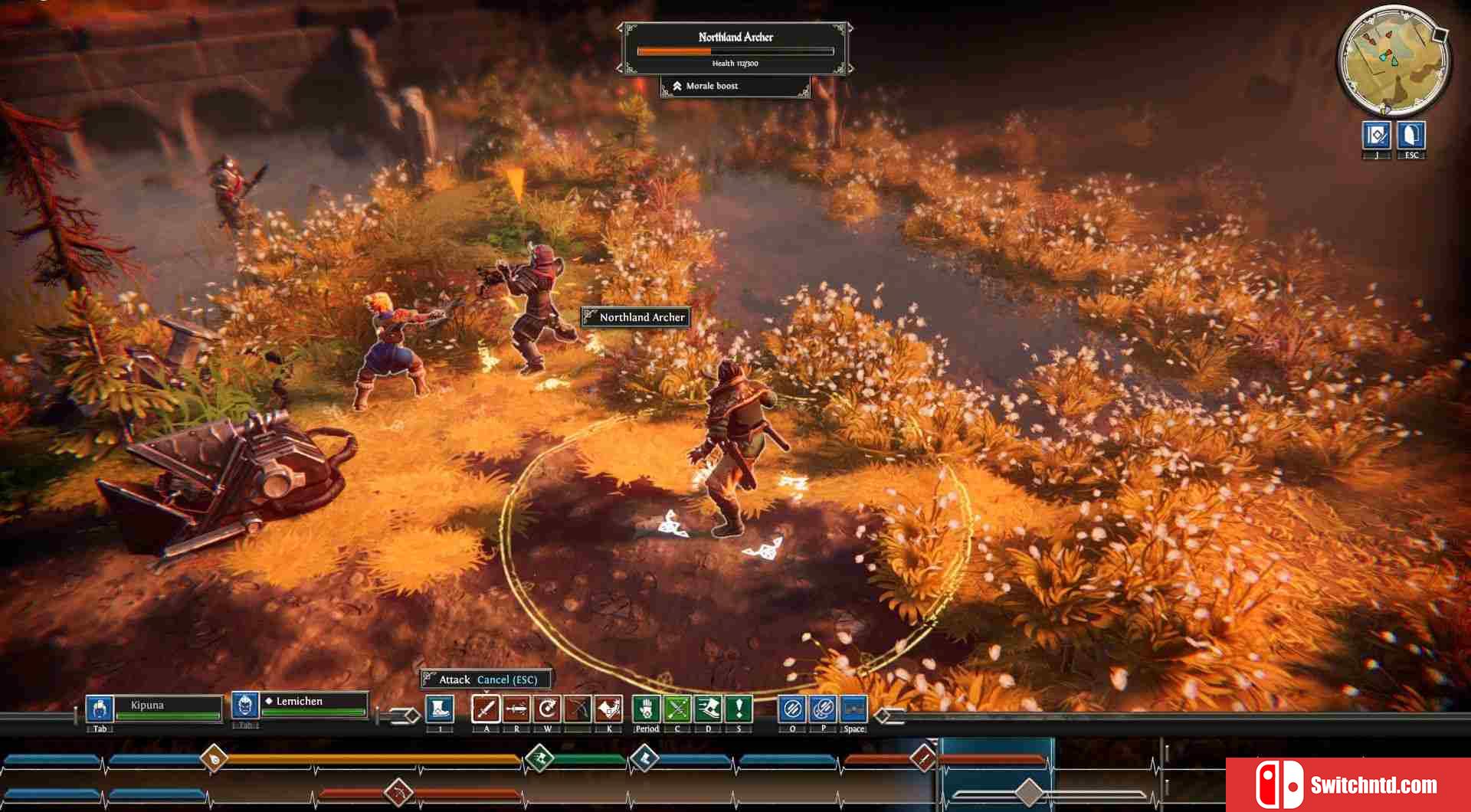
Task: Choose the bow ranged attack icon
Action: [578, 709]
